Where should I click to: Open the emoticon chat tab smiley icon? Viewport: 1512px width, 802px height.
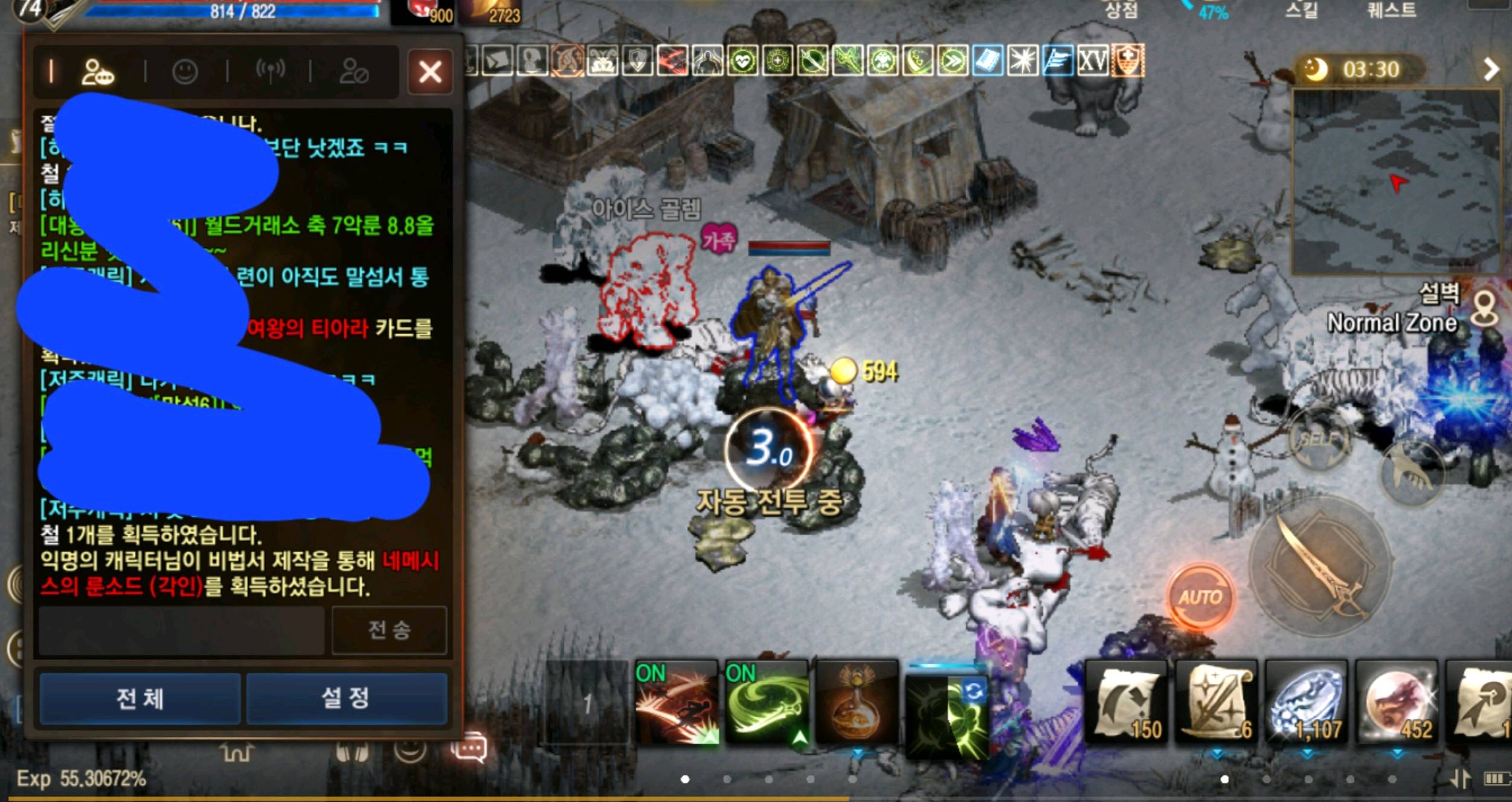(x=185, y=71)
